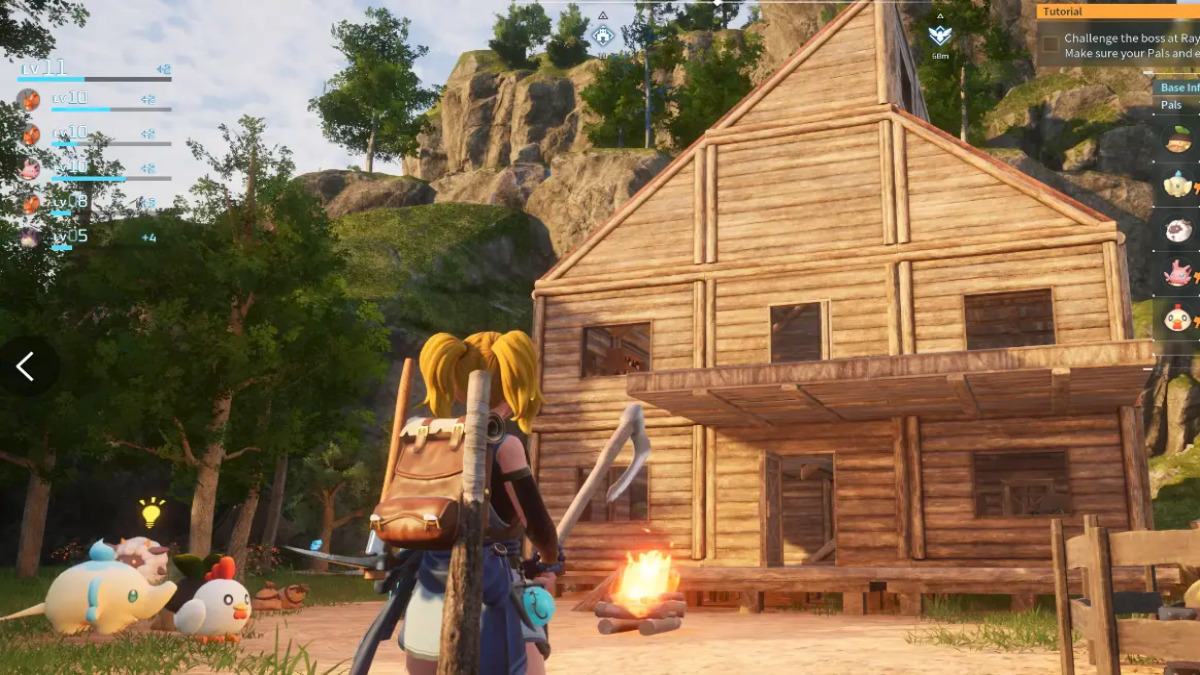Go to the previous image with the left arrow
1200x675 pixels.
(26, 367)
